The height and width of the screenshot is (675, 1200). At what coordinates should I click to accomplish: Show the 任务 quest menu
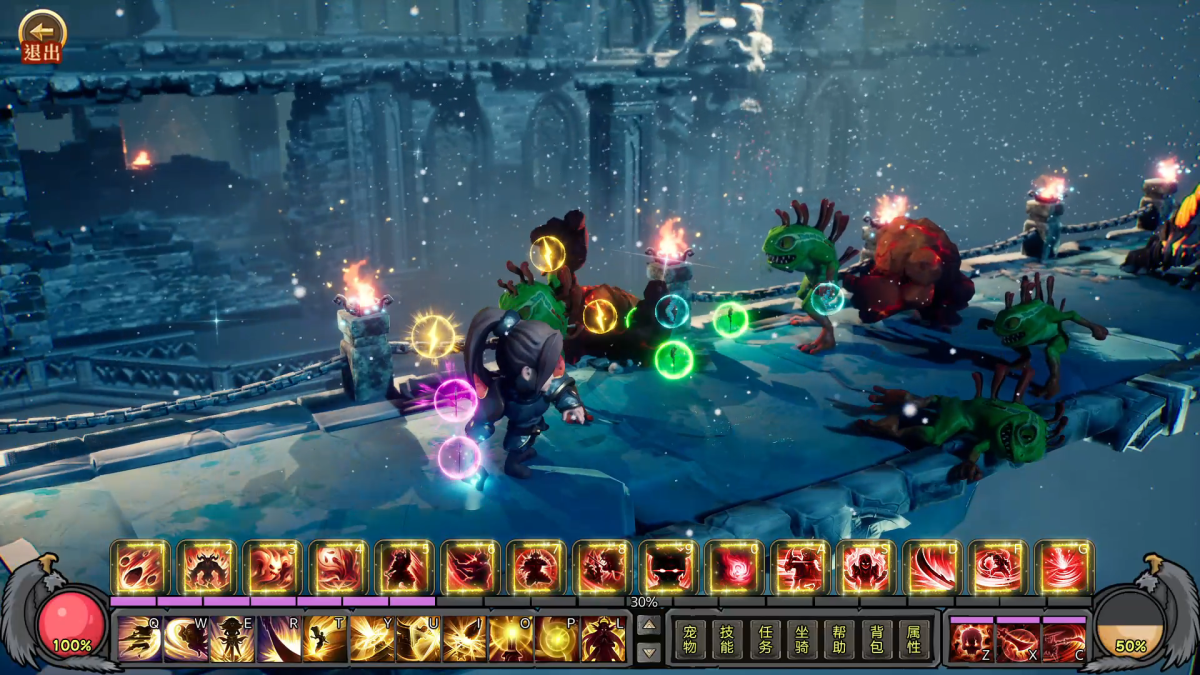coord(765,638)
